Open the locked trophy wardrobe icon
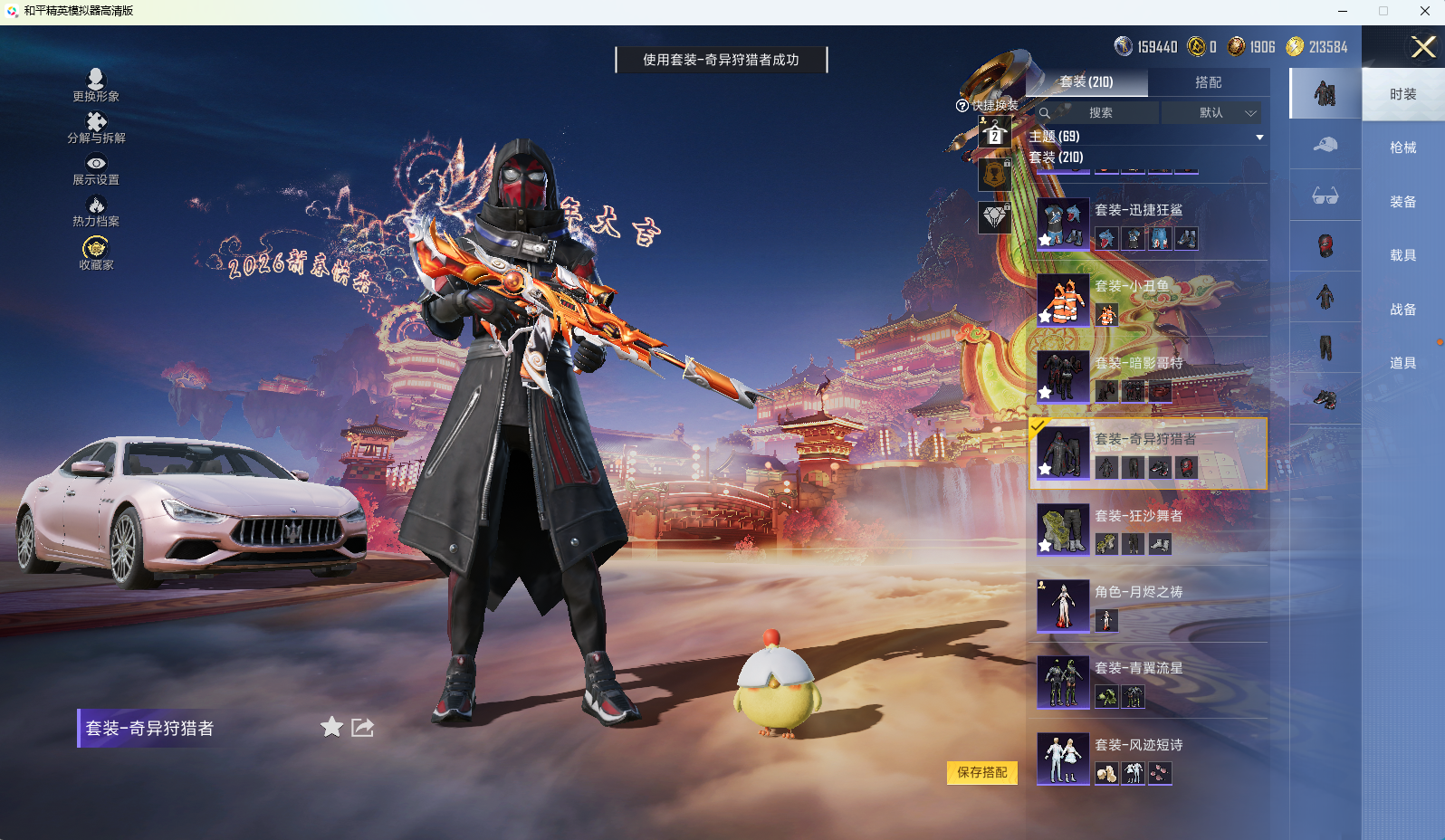This screenshot has height=840, width=1445. pos(993,174)
